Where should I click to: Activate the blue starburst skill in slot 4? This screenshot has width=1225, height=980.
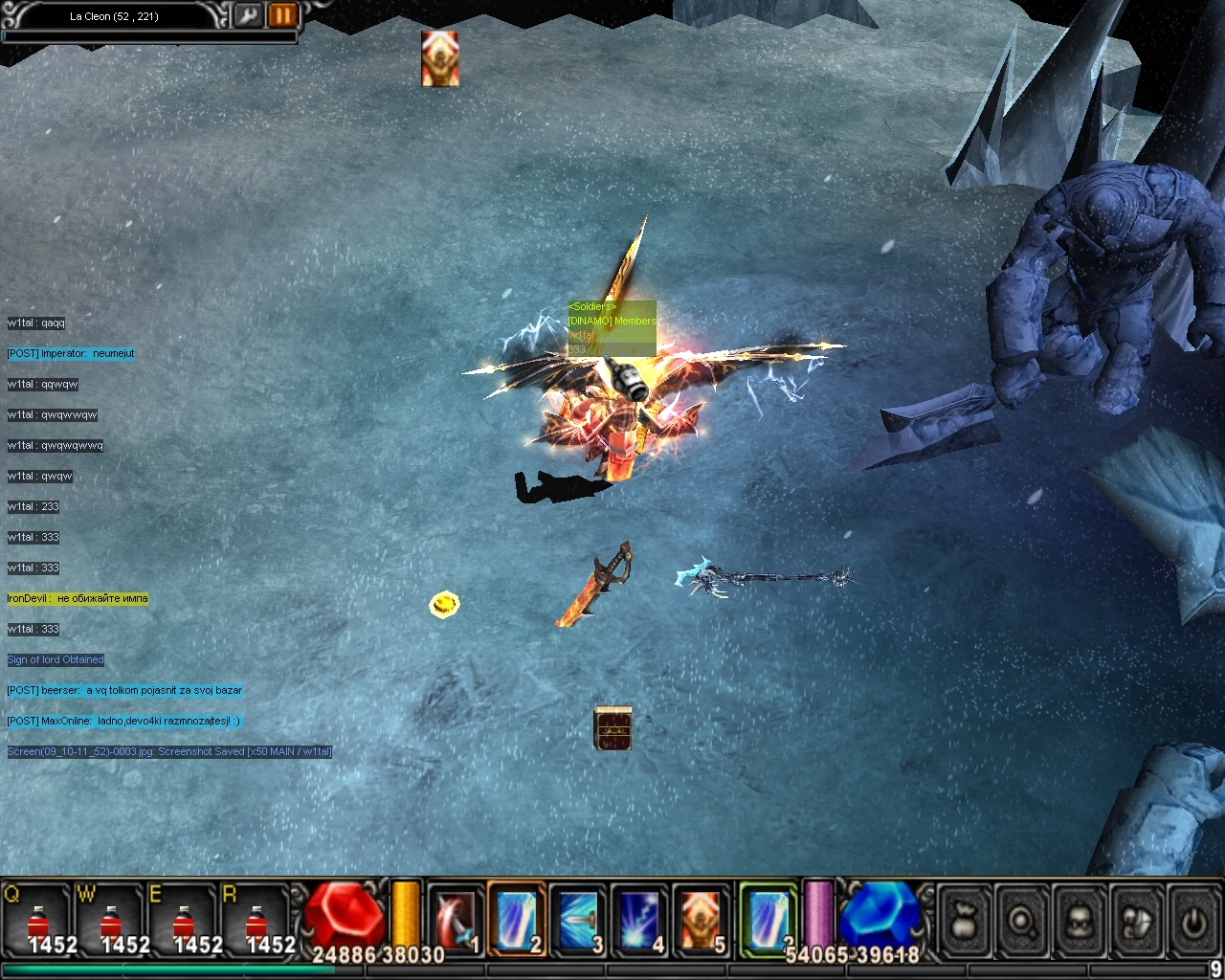click(x=639, y=921)
